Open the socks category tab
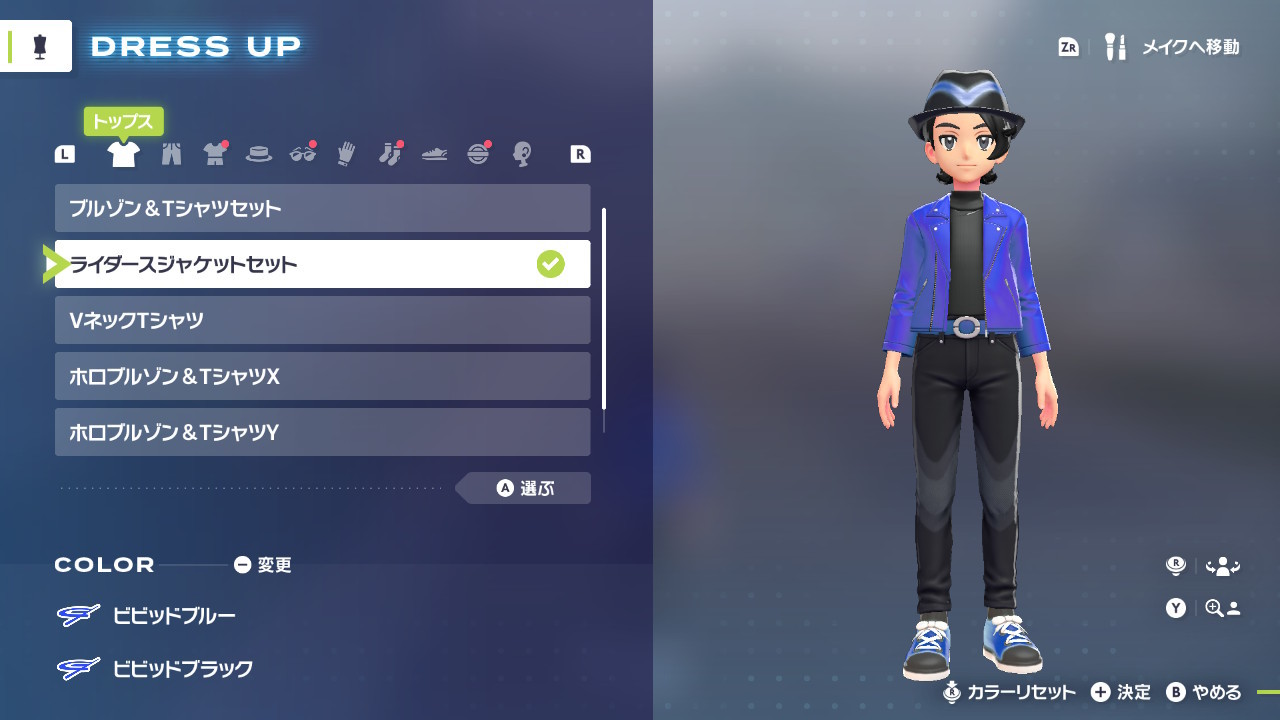 tap(390, 154)
